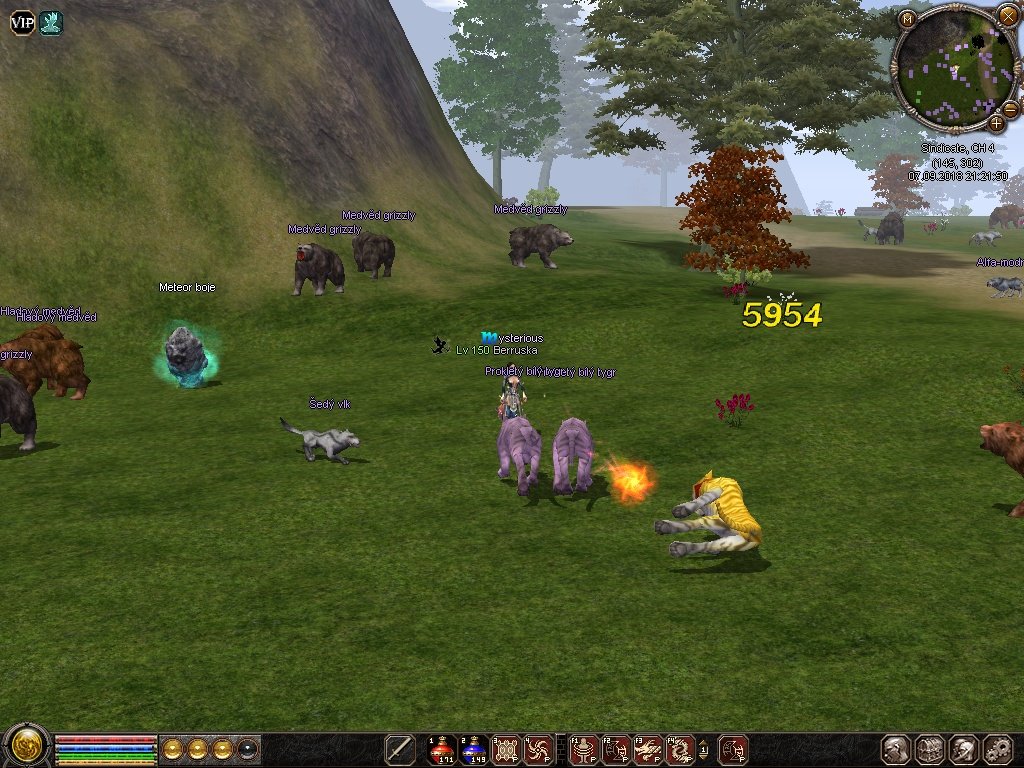The image size is (1024, 768).
Task: Open the helmeted head messenger button
Action: click(964, 749)
